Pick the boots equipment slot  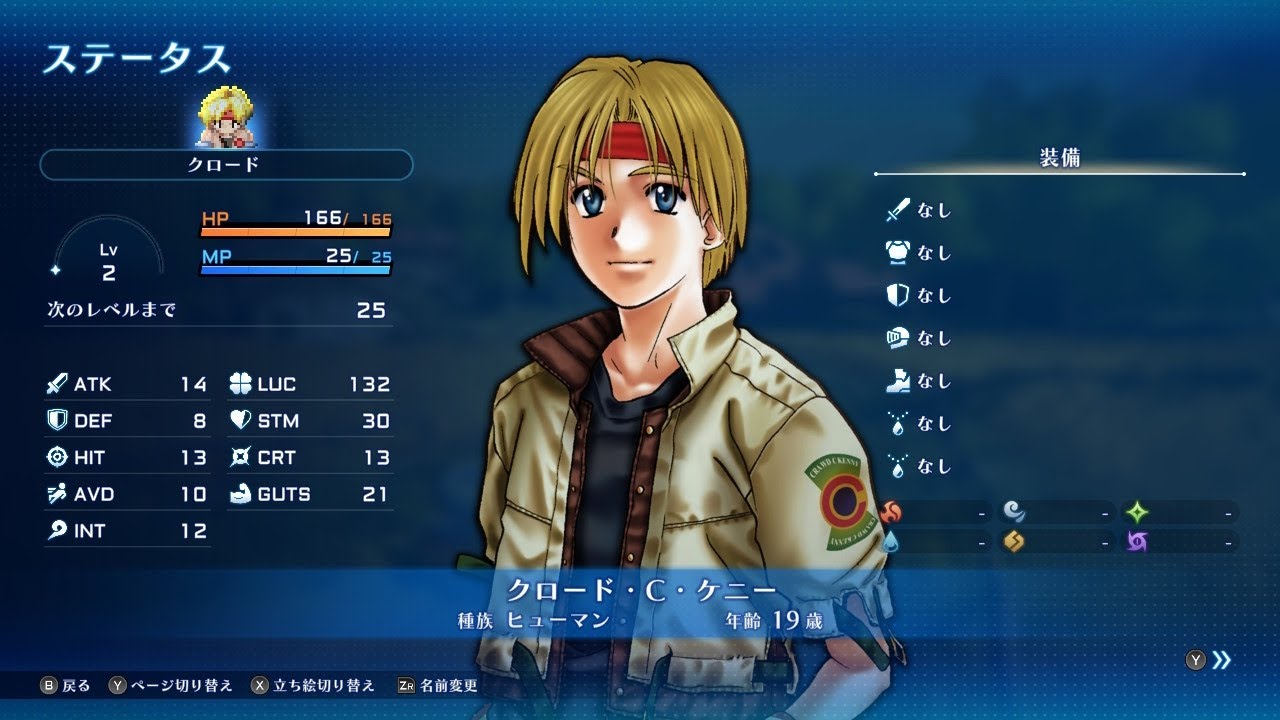[x=918, y=381]
